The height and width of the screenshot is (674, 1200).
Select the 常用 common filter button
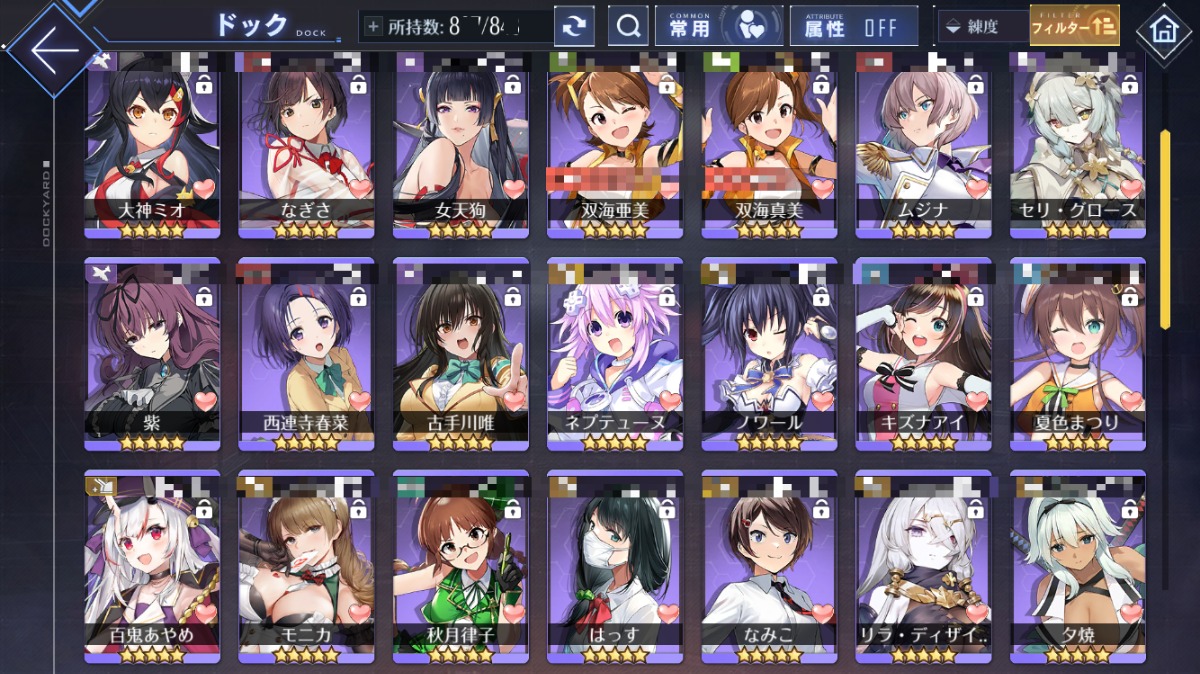click(718, 27)
